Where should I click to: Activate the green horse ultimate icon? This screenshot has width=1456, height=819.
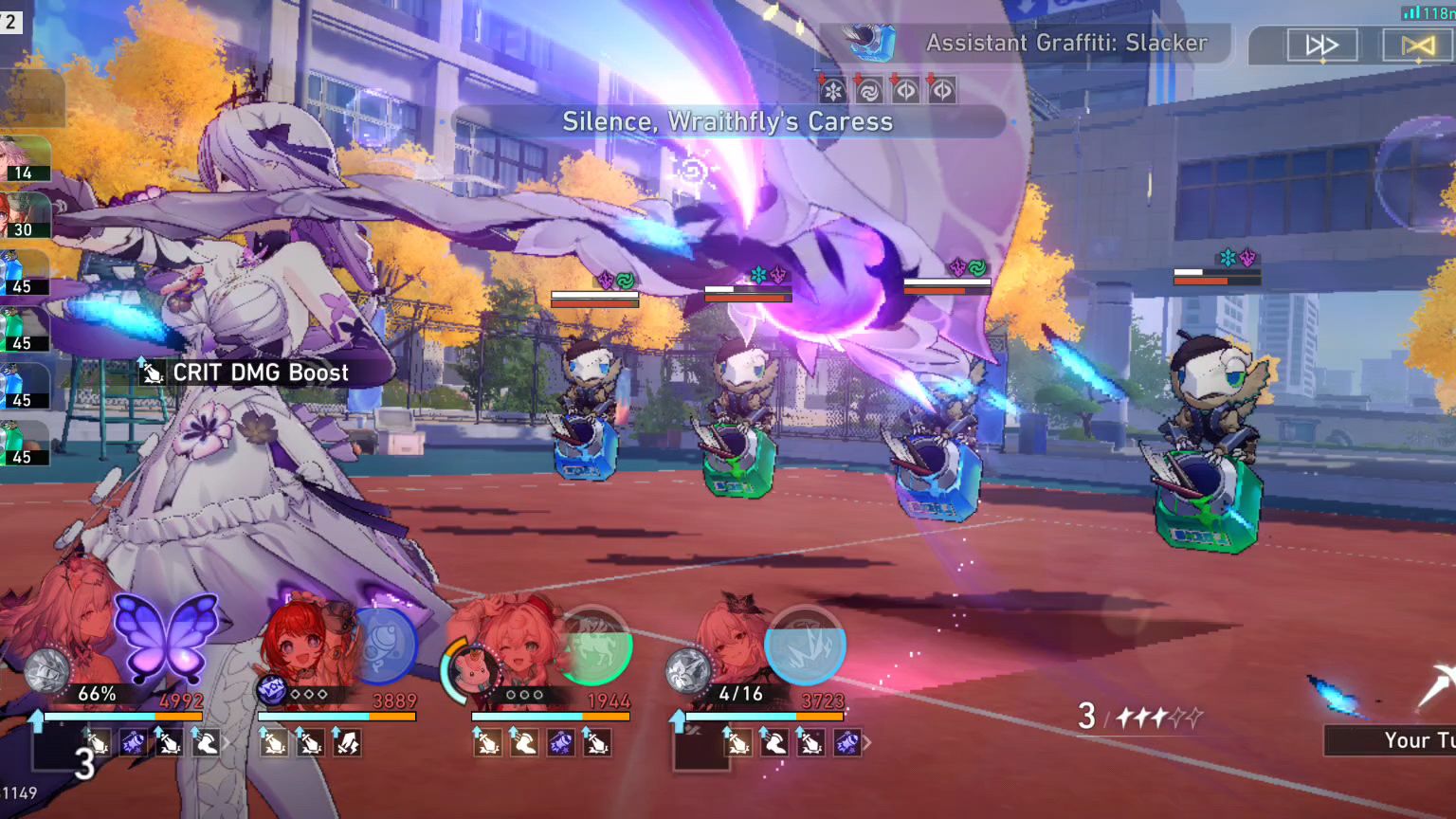[594, 646]
